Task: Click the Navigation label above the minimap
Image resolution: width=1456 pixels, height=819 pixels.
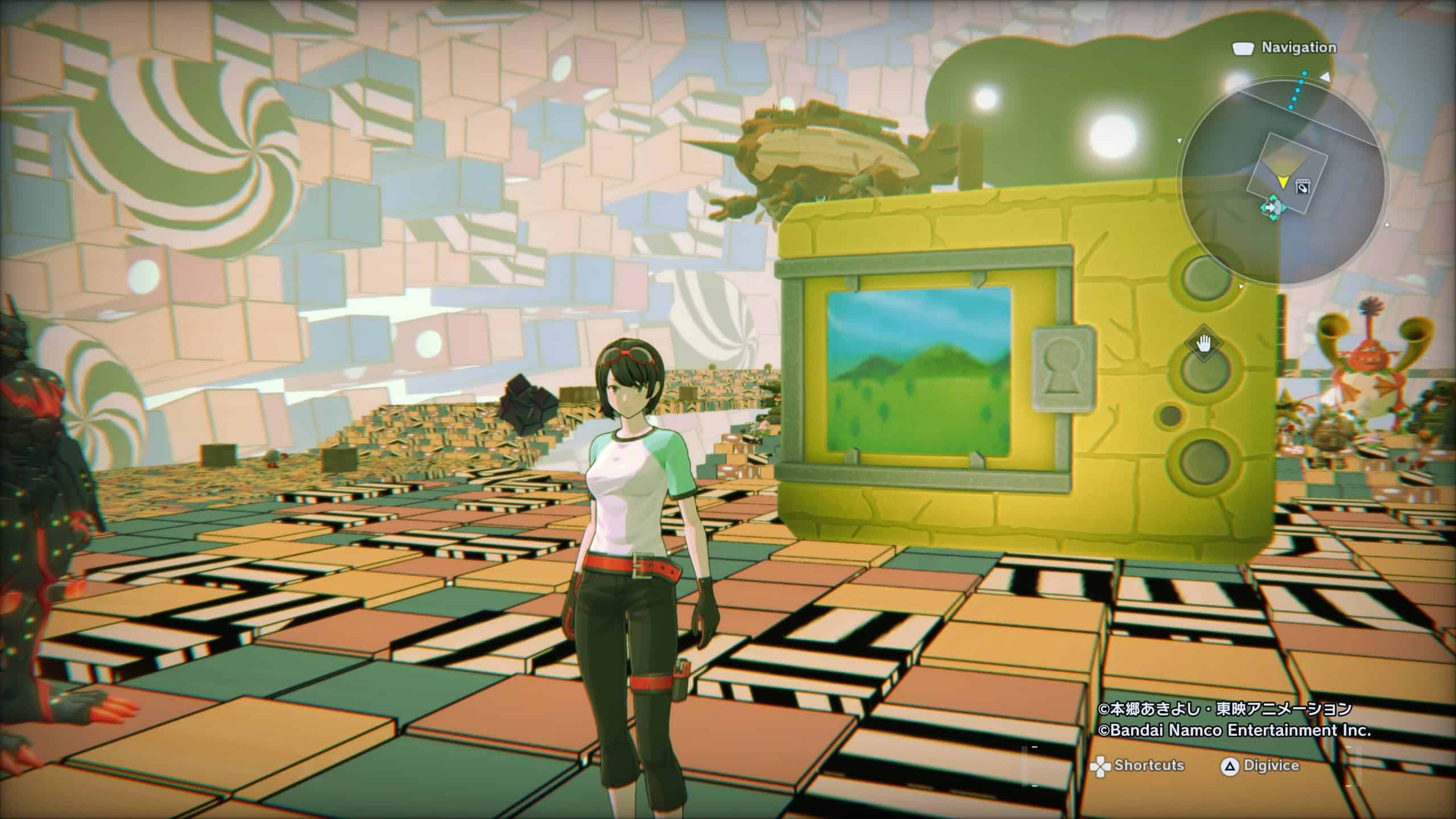Action: (x=1298, y=48)
